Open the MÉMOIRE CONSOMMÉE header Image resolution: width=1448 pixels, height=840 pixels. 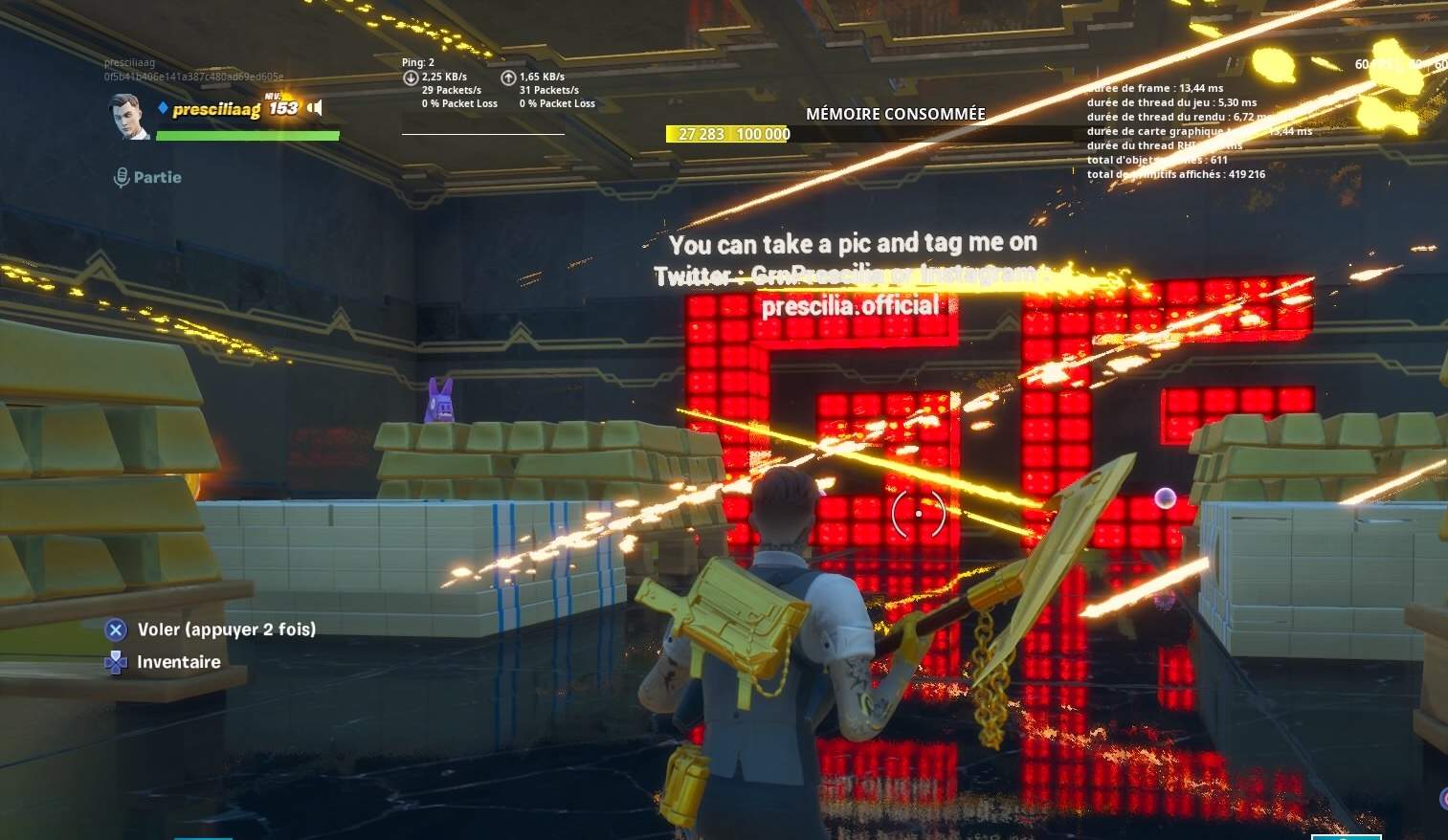point(896,113)
